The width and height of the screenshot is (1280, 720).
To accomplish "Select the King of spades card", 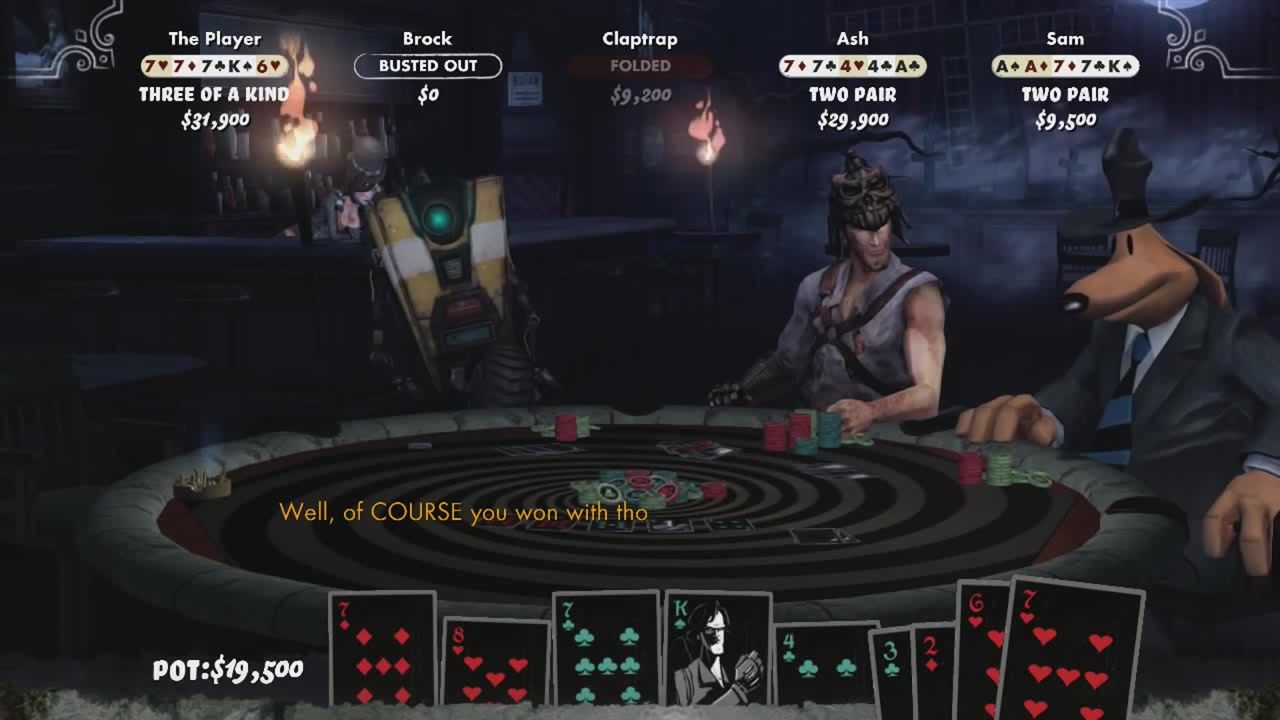I will (717, 648).
